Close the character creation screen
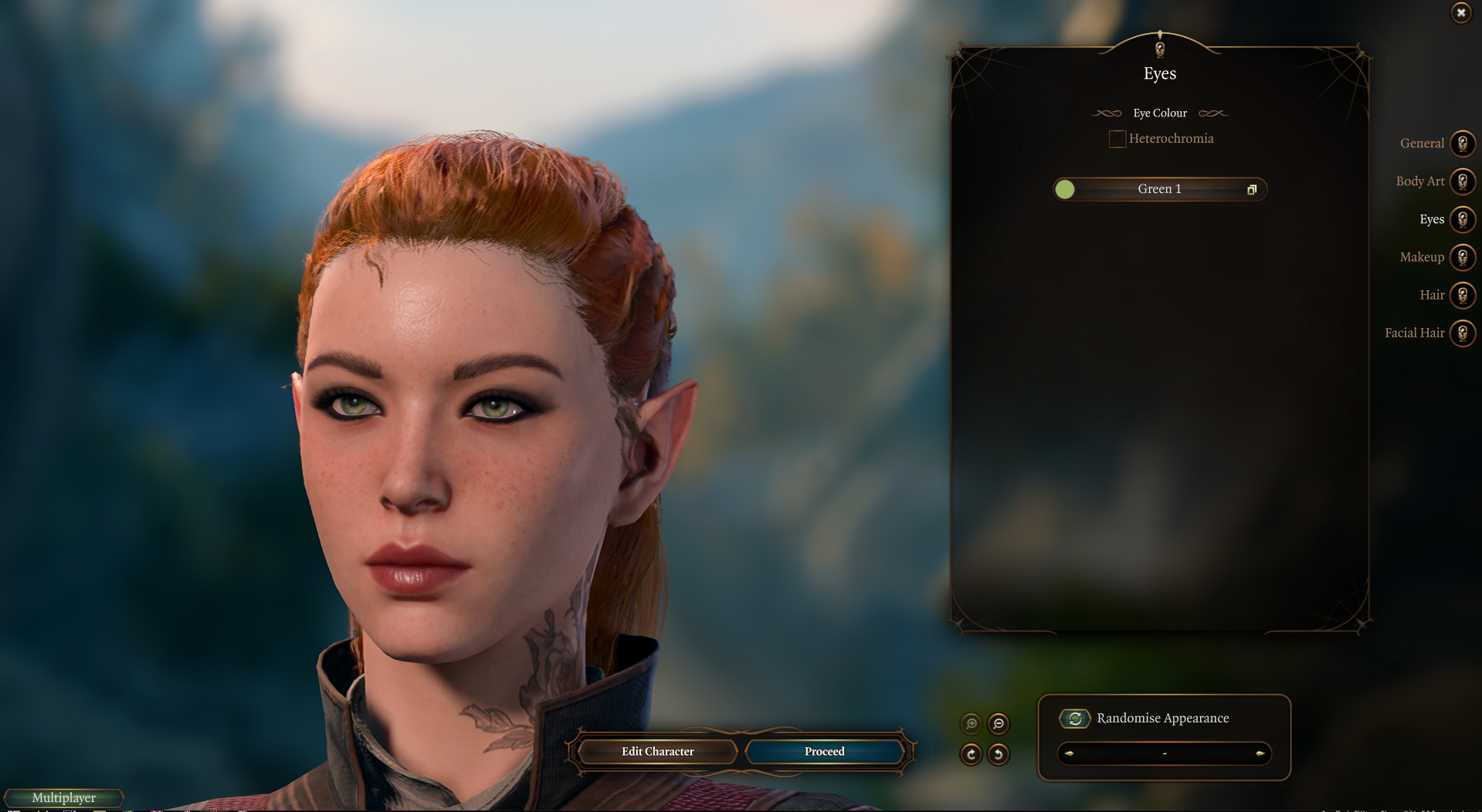This screenshot has height=812, width=1482. [x=1460, y=13]
